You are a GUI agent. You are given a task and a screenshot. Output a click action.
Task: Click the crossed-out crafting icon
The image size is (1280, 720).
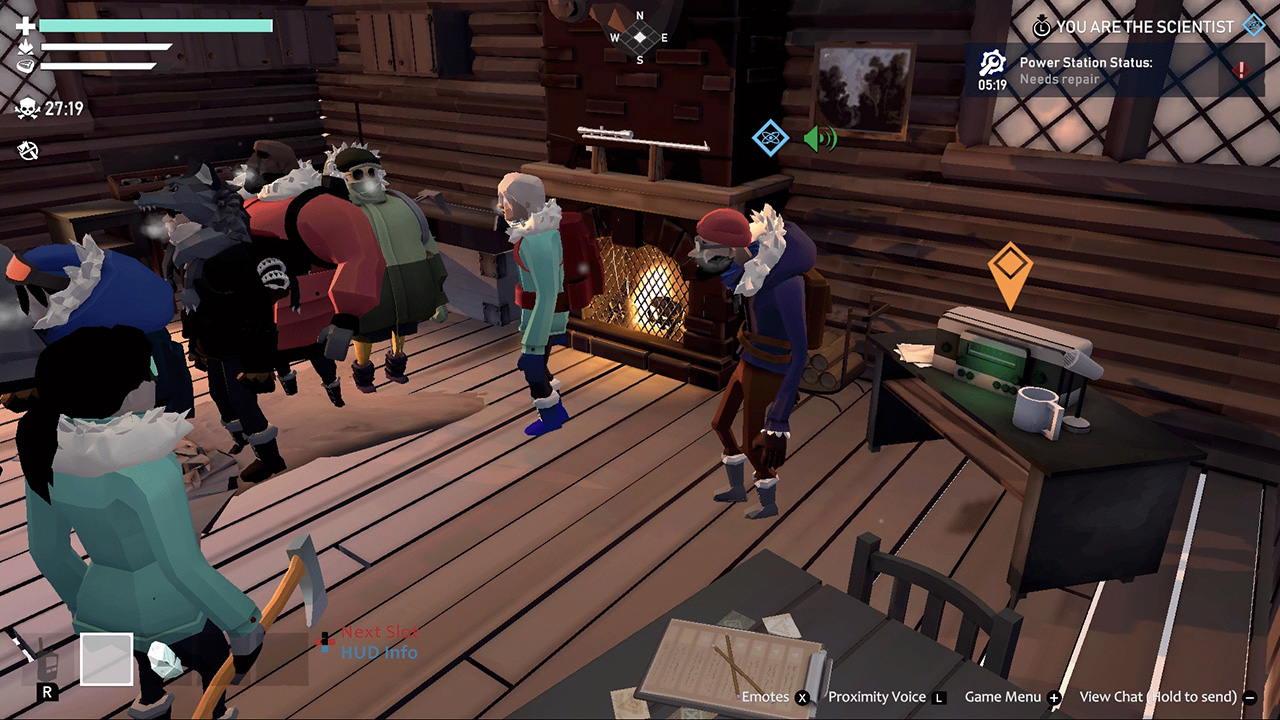click(x=28, y=150)
